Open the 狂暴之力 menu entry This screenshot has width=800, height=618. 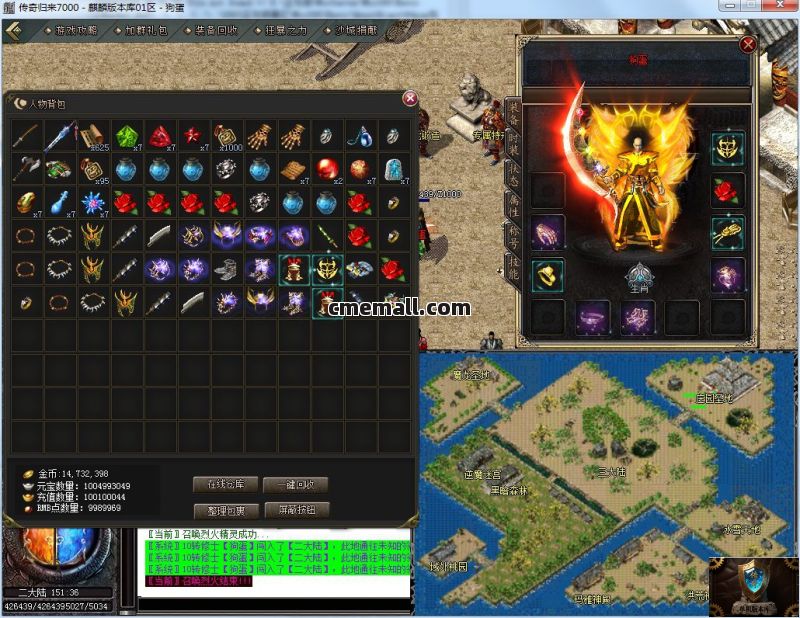click(286, 31)
